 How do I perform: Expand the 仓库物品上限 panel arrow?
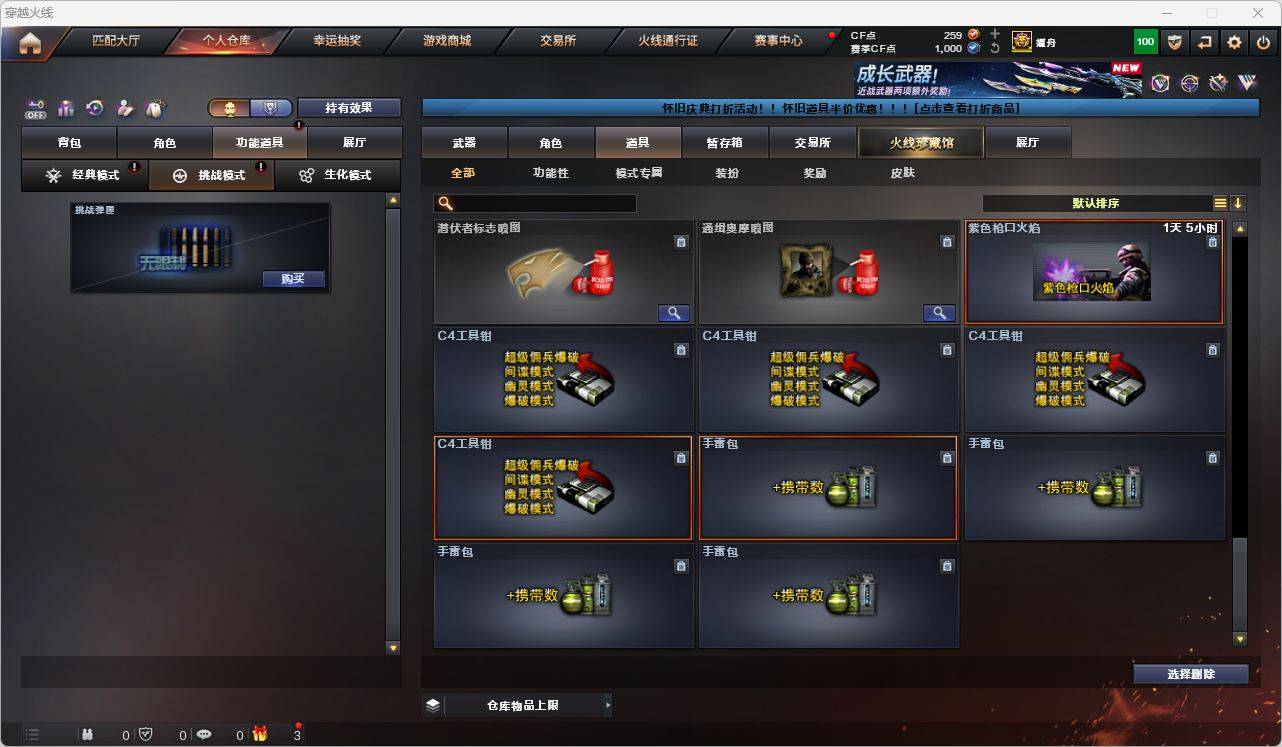coord(607,704)
